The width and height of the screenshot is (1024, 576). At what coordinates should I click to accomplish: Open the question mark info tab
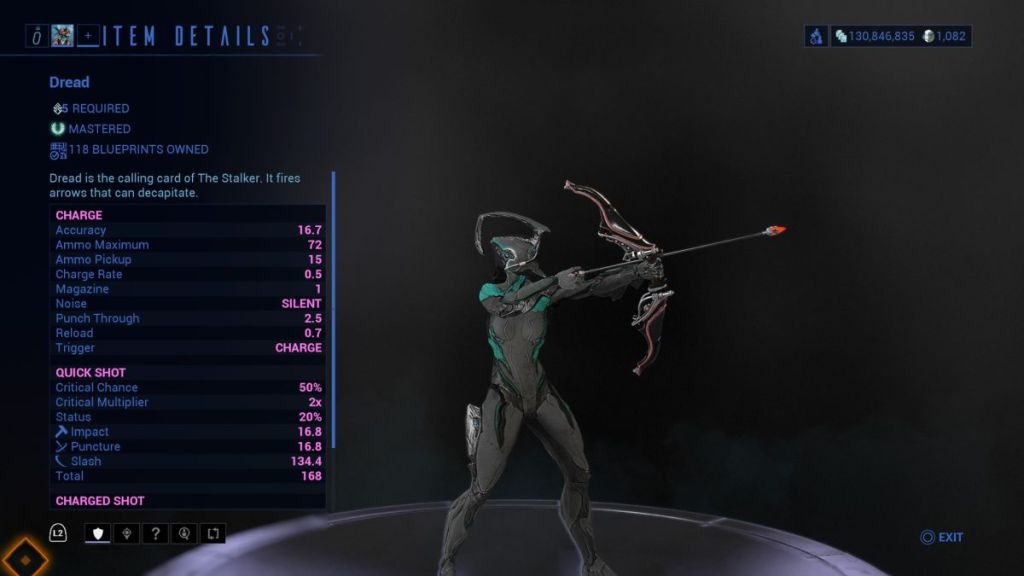click(x=156, y=533)
